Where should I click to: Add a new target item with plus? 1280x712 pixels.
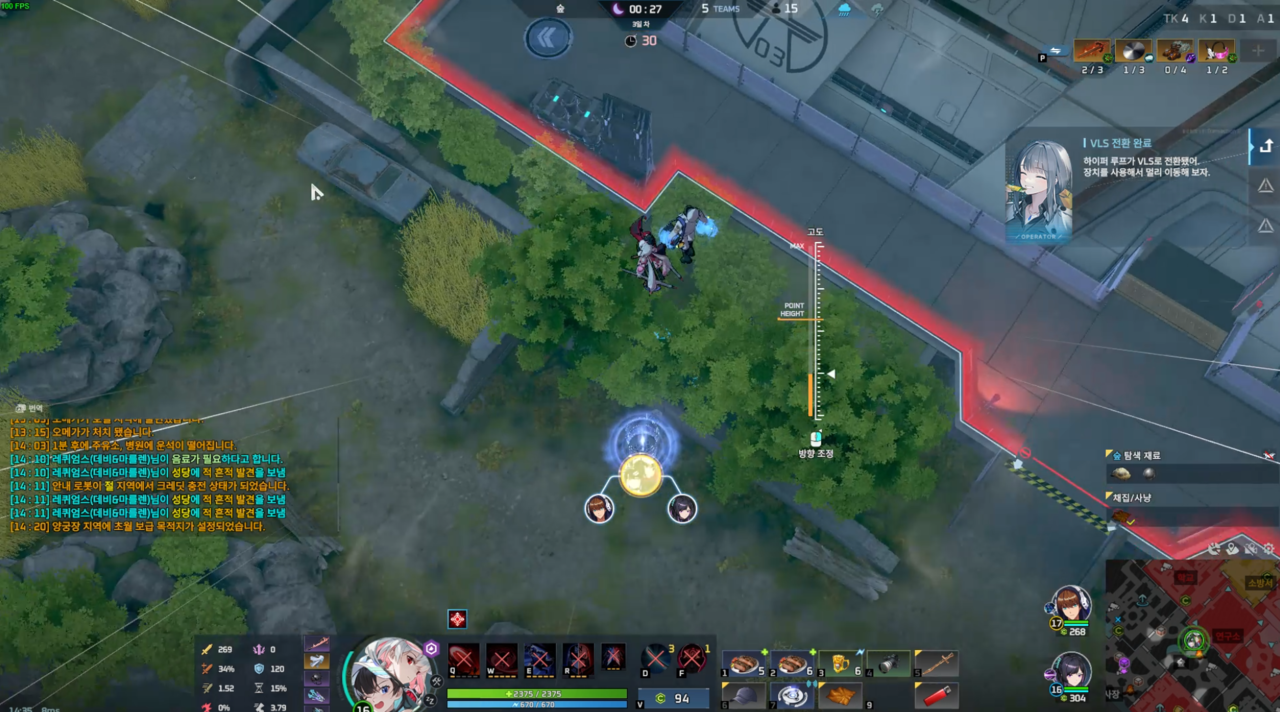coord(1257,50)
